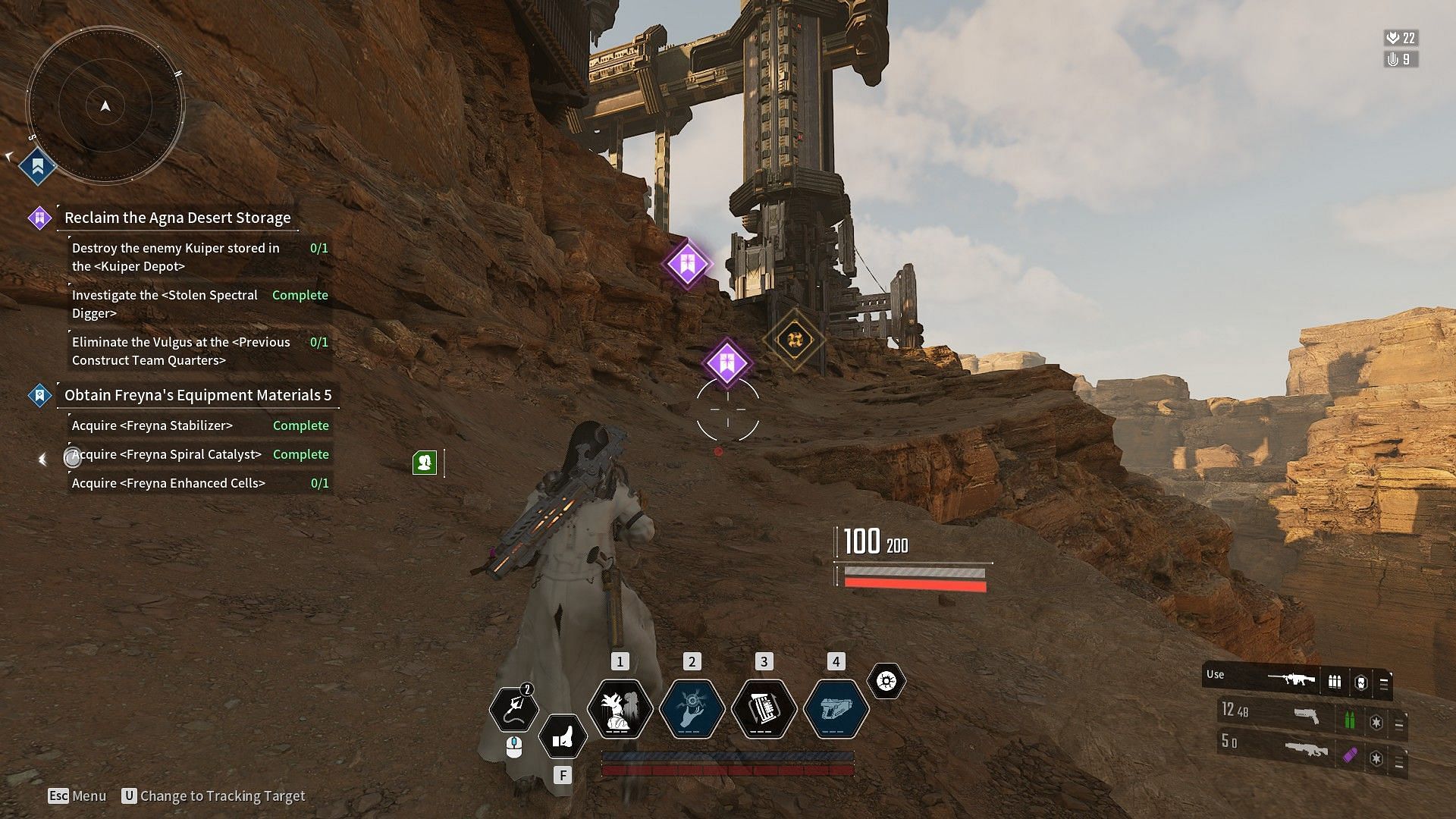
Task: Select the blue bookmark marker beside minimap
Action: pyautogui.click(x=37, y=166)
